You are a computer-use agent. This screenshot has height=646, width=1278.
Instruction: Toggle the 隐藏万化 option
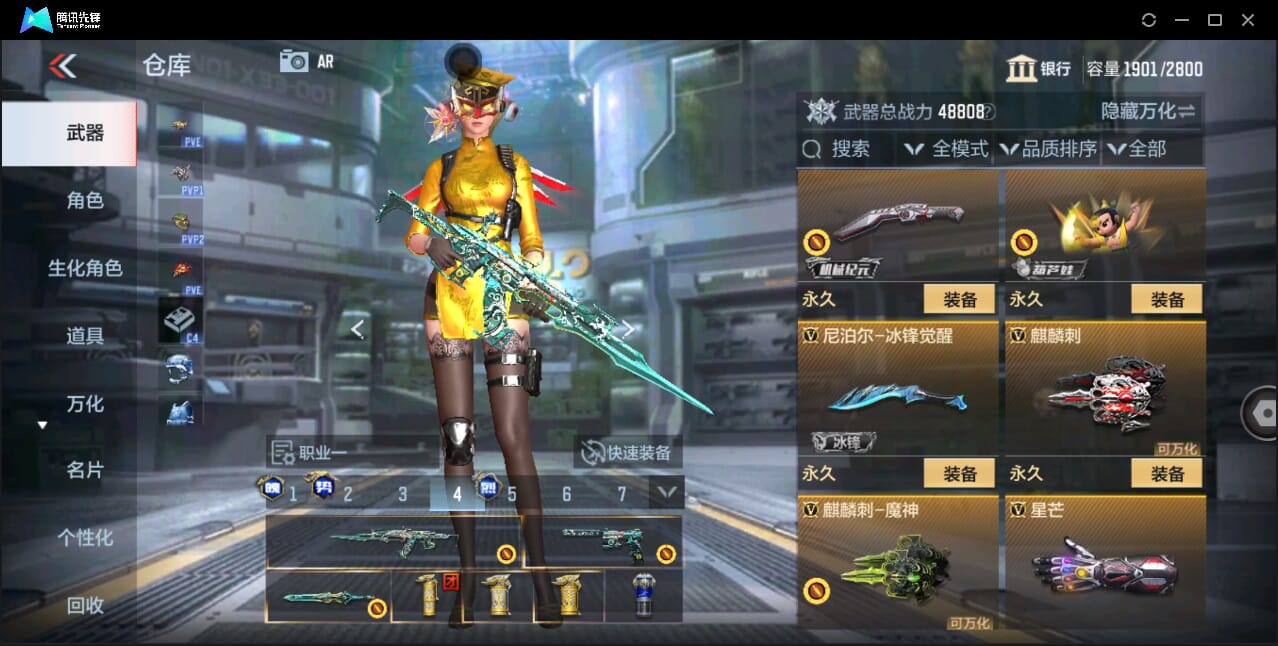pyautogui.click(x=1148, y=111)
